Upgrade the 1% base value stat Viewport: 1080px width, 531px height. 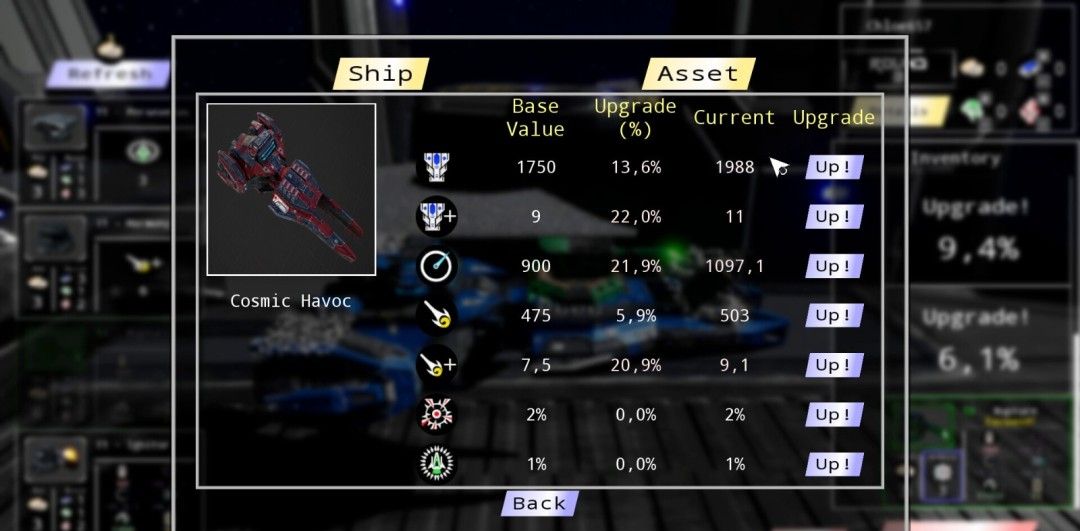pos(833,465)
